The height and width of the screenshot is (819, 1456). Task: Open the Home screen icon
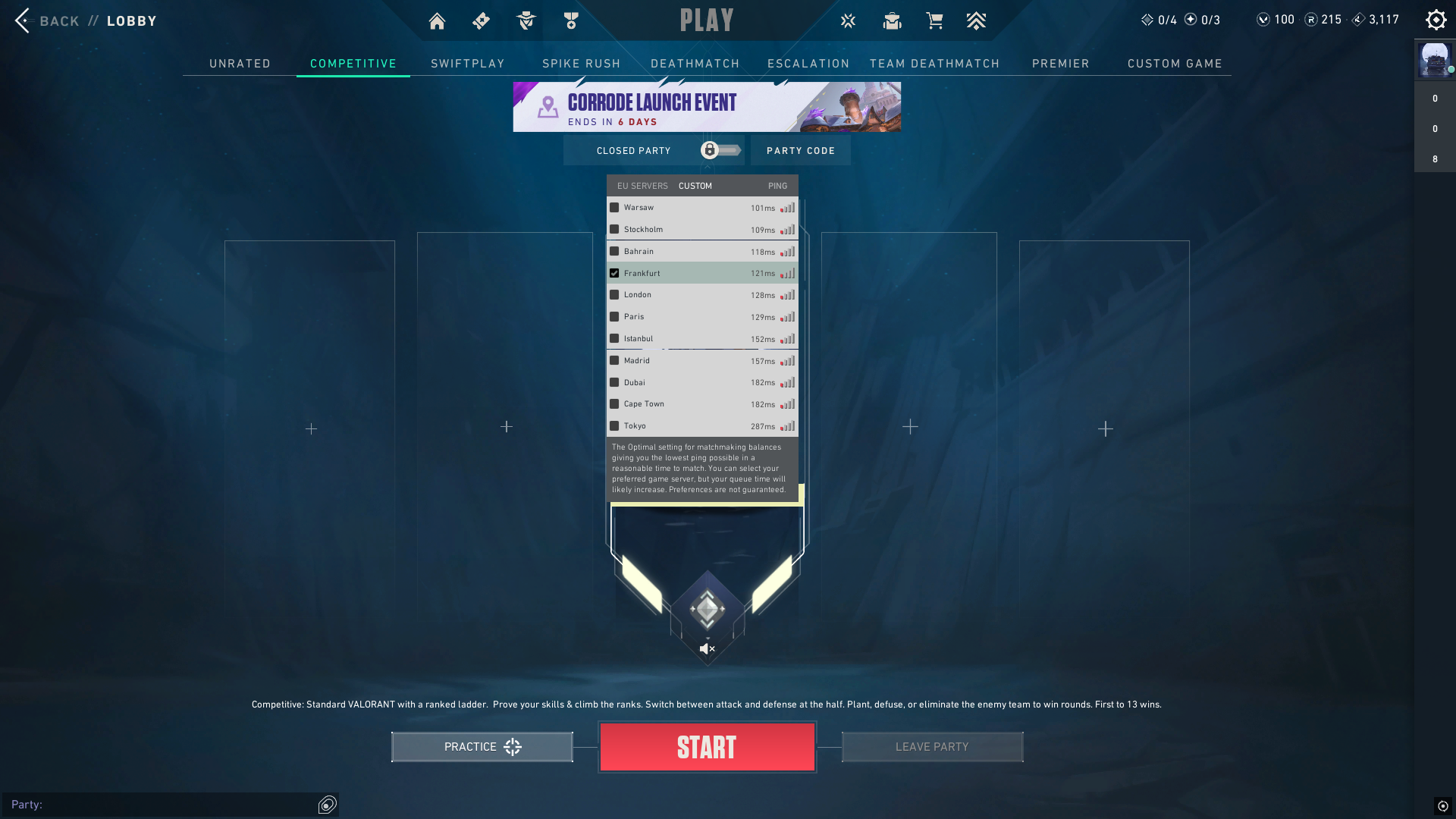pyautogui.click(x=437, y=20)
